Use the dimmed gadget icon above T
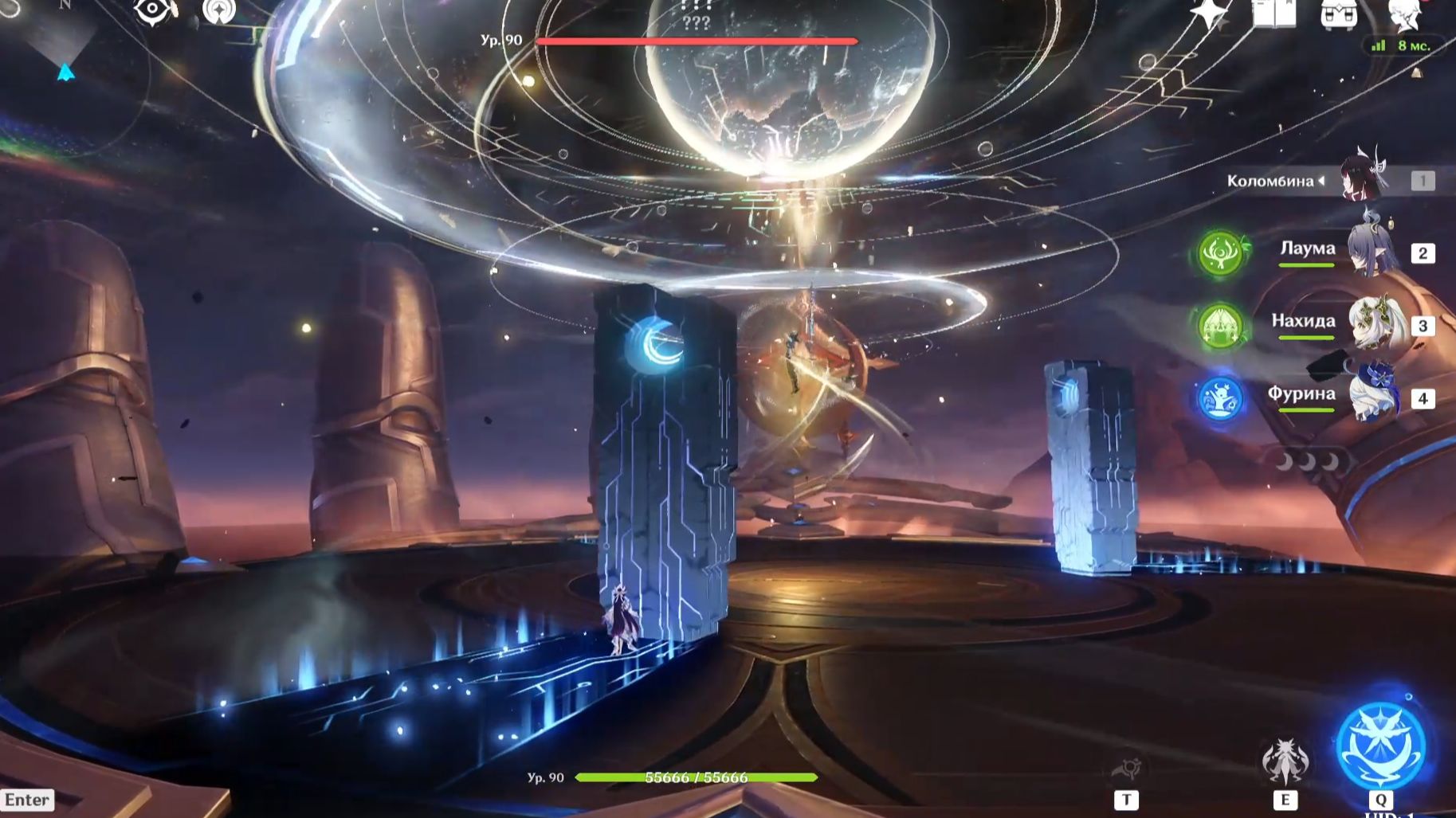 click(x=1126, y=769)
